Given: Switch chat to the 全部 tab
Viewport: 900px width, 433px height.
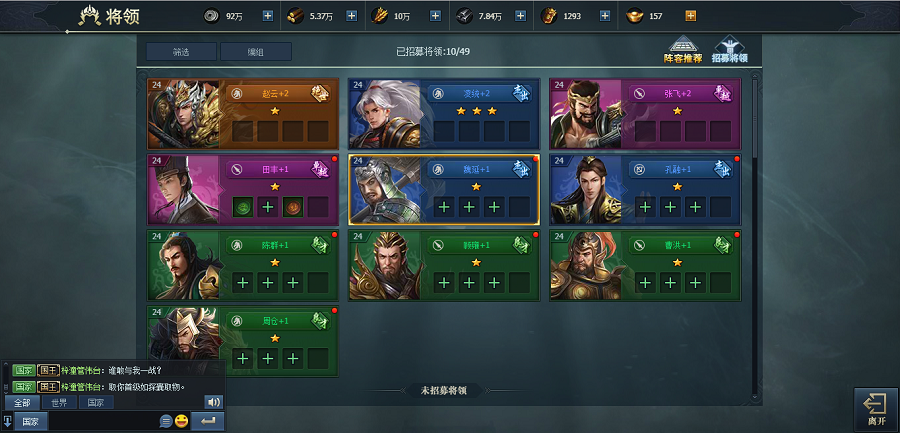Looking at the screenshot, I should (22, 402).
